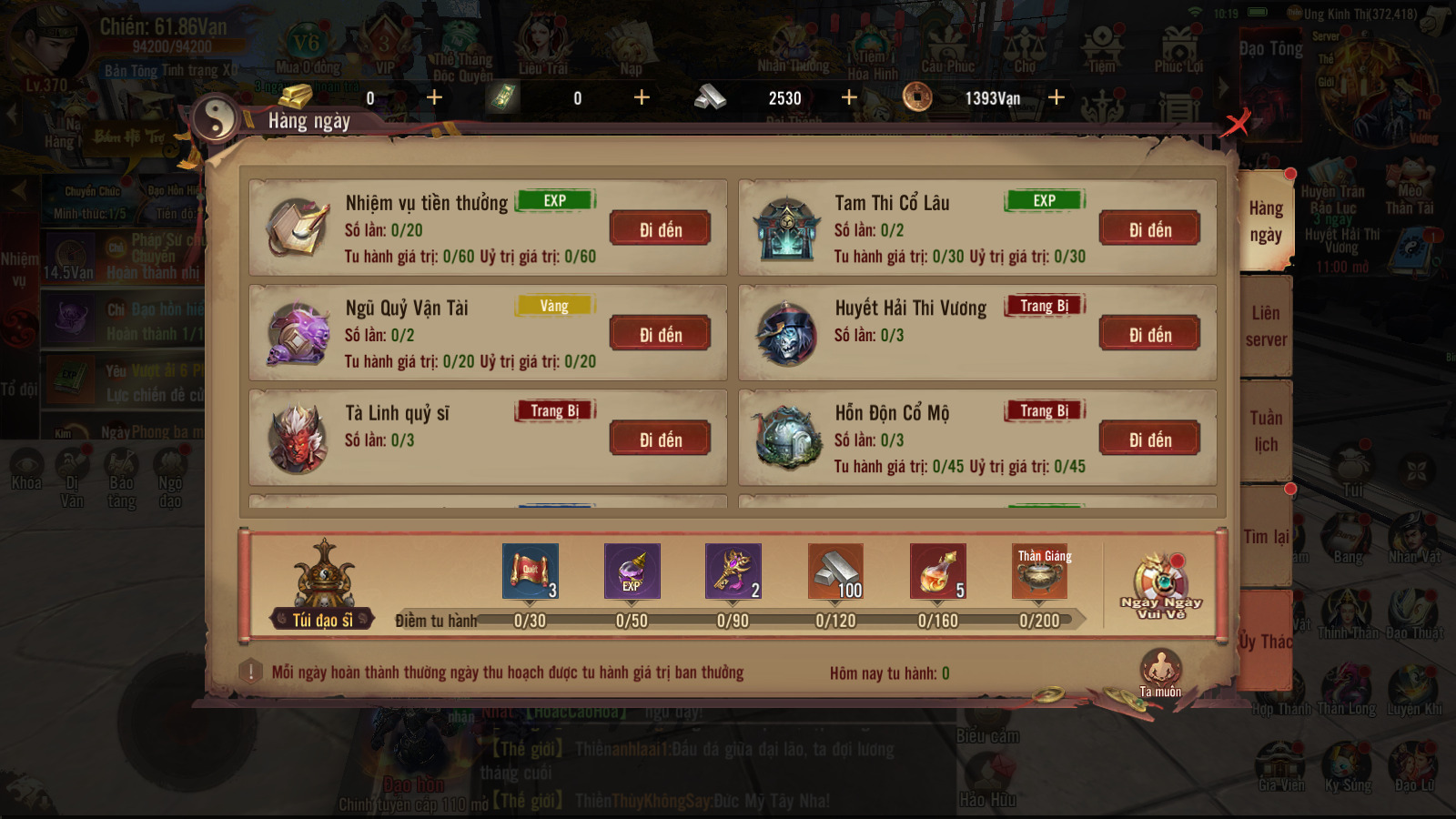Open the Túi đạo sĩ bag
1456x819 pixels.
point(323,582)
